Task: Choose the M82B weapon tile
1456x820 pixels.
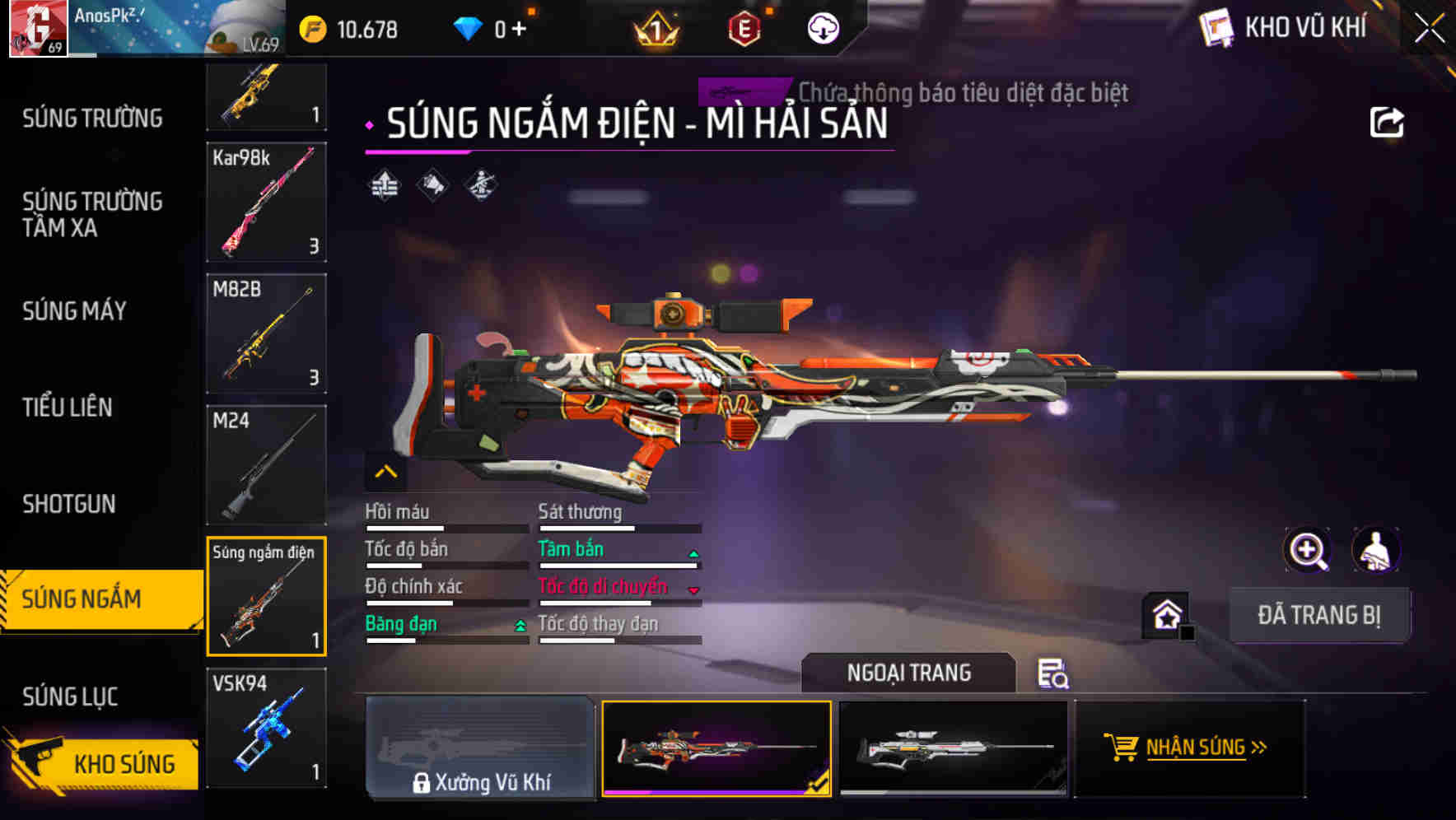Action: (x=266, y=333)
